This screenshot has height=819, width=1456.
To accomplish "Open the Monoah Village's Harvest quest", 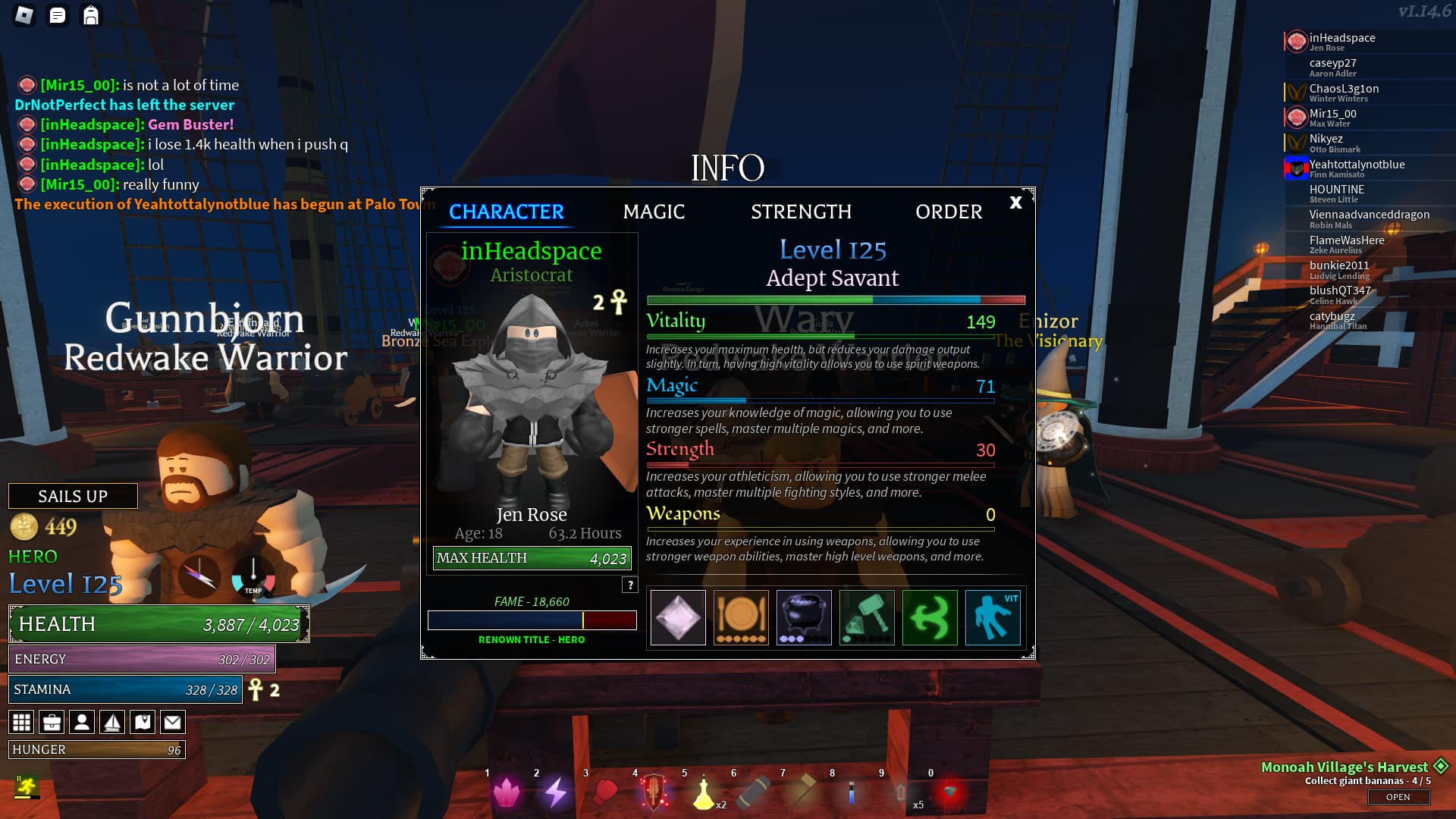I will [1398, 797].
